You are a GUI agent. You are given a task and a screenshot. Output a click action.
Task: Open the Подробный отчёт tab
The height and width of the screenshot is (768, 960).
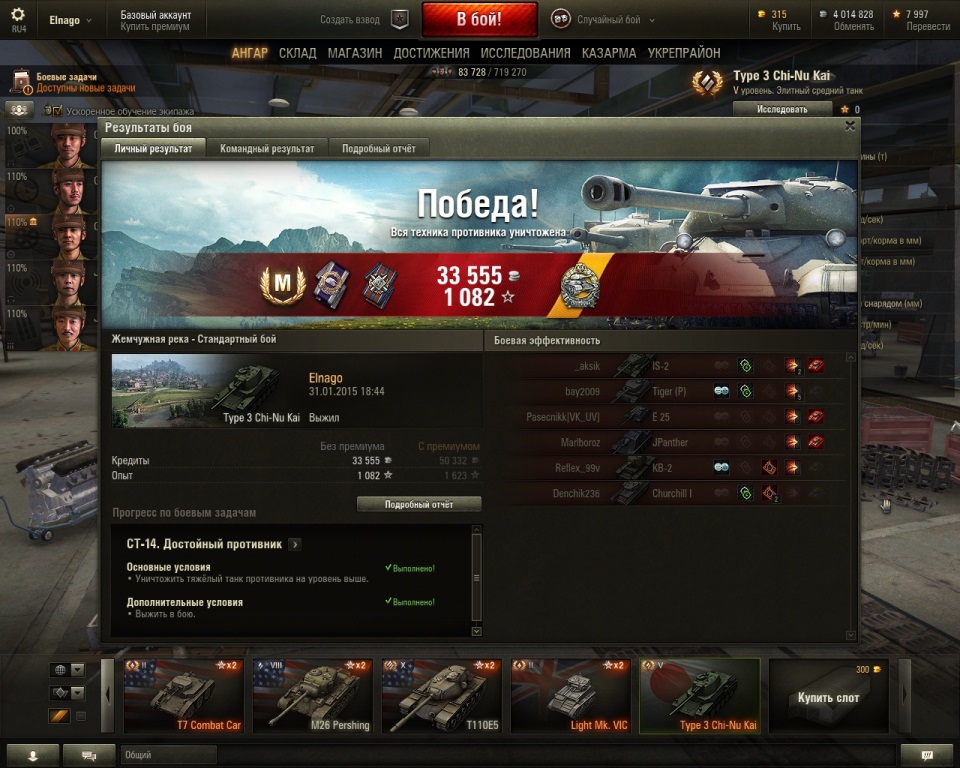point(379,149)
